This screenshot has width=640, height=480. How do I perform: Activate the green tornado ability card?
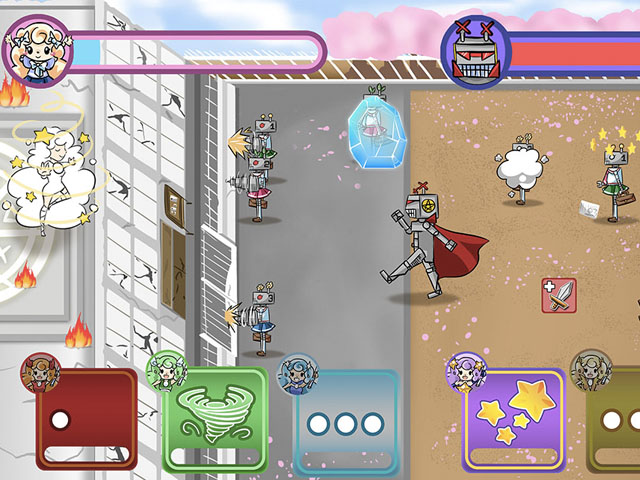click(x=215, y=420)
